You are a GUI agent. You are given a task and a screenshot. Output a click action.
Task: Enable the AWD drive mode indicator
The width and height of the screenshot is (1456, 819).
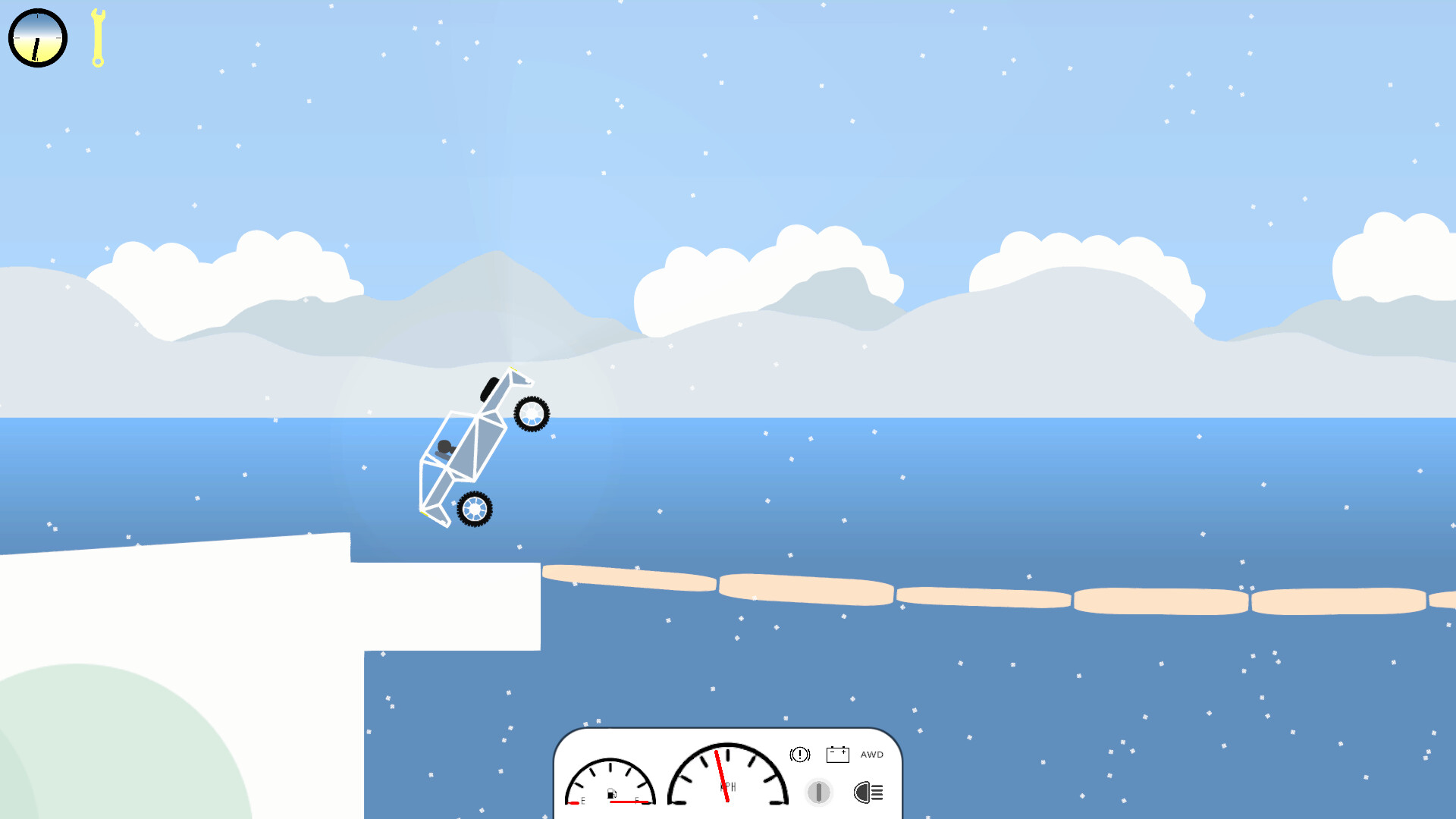coord(872,755)
